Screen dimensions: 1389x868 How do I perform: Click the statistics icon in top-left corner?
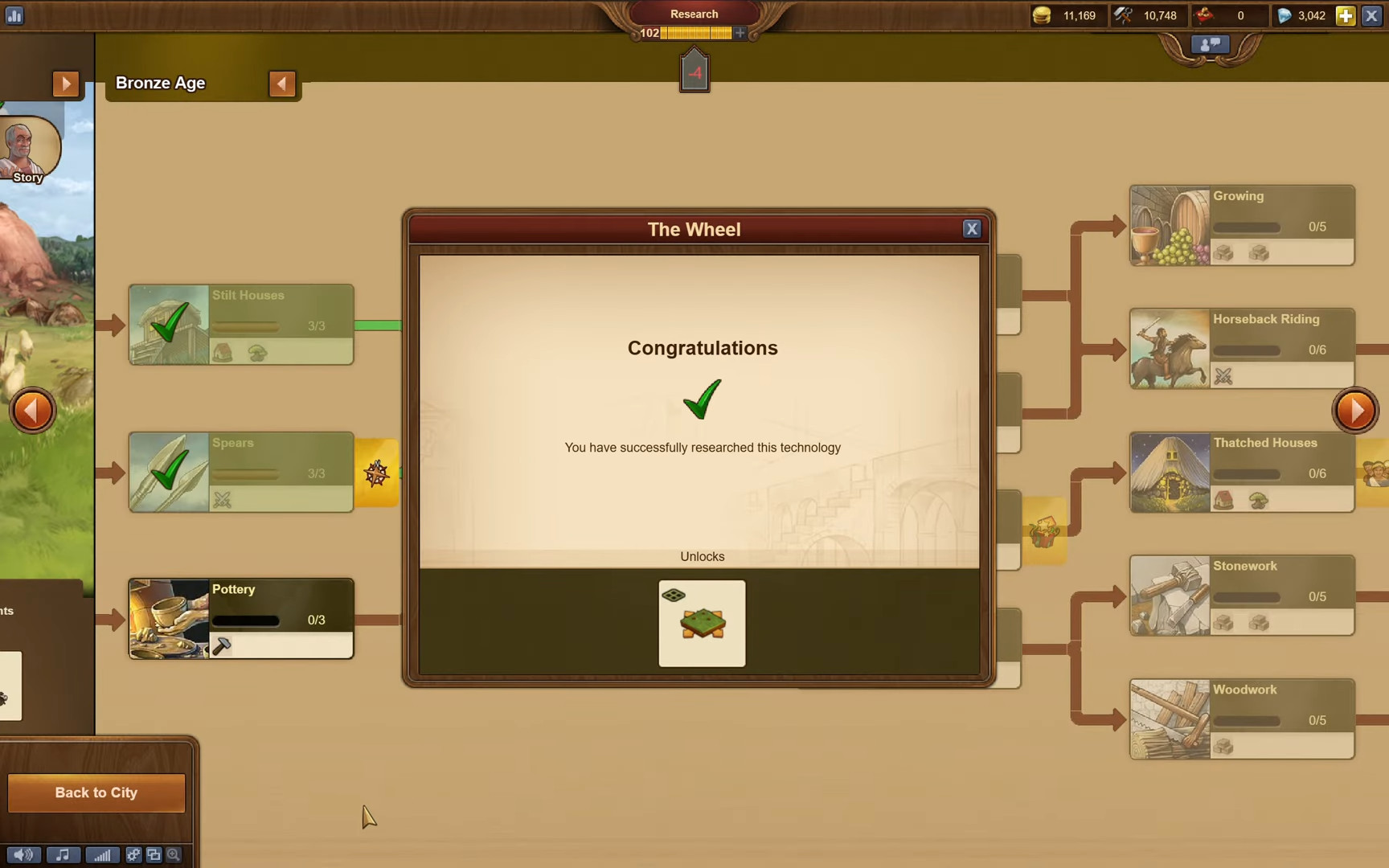[14, 15]
